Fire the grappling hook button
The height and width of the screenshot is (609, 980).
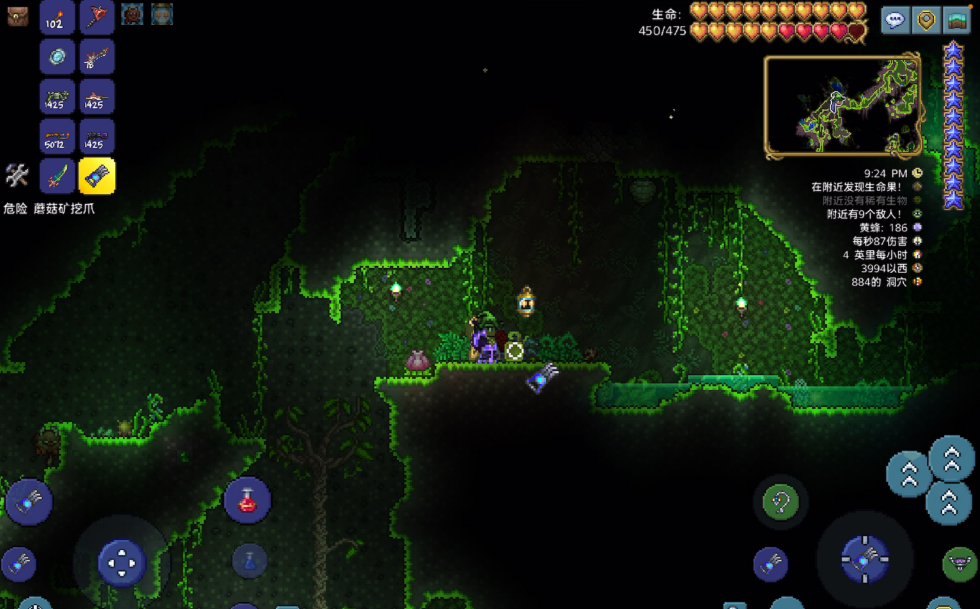pyautogui.click(x=780, y=501)
